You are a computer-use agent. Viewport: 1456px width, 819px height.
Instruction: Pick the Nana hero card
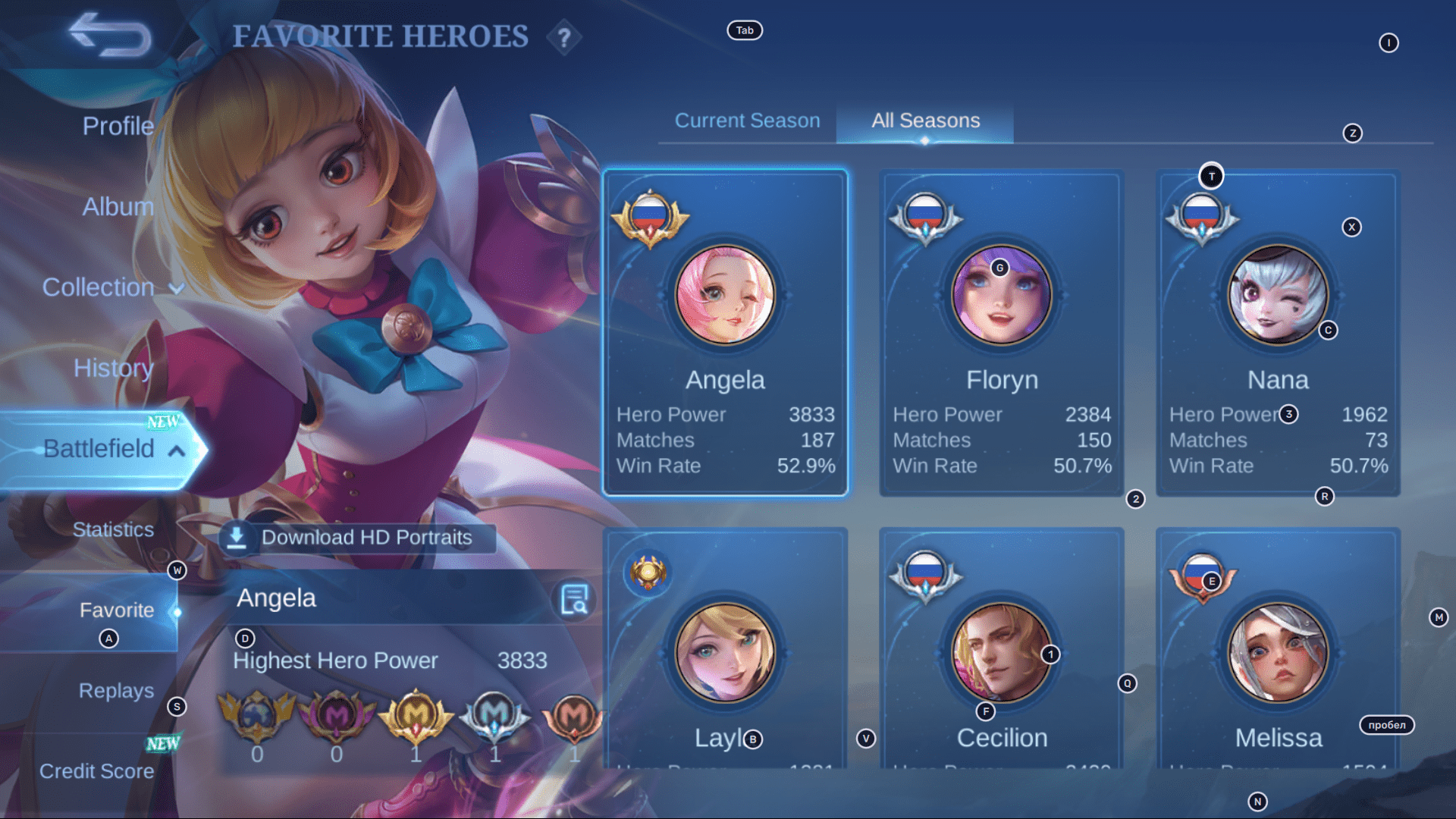coord(1278,334)
